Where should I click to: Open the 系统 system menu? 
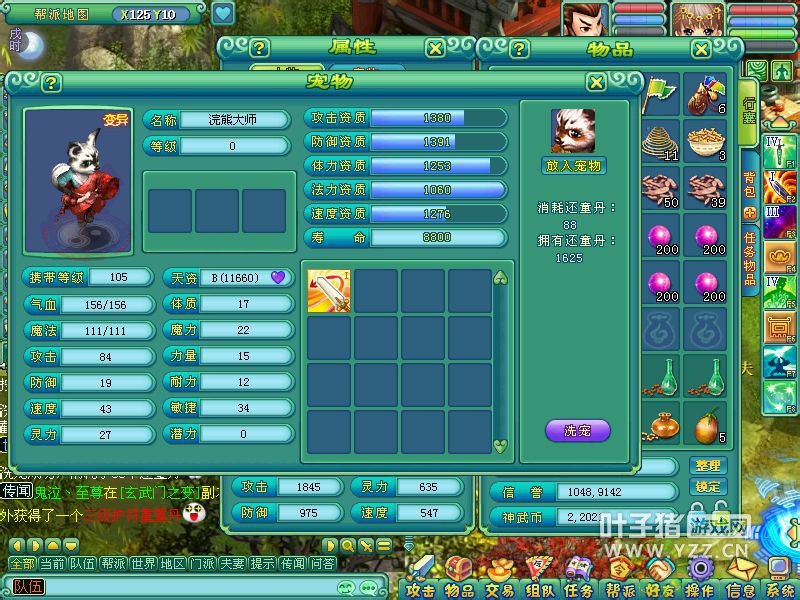coord(780,588)
